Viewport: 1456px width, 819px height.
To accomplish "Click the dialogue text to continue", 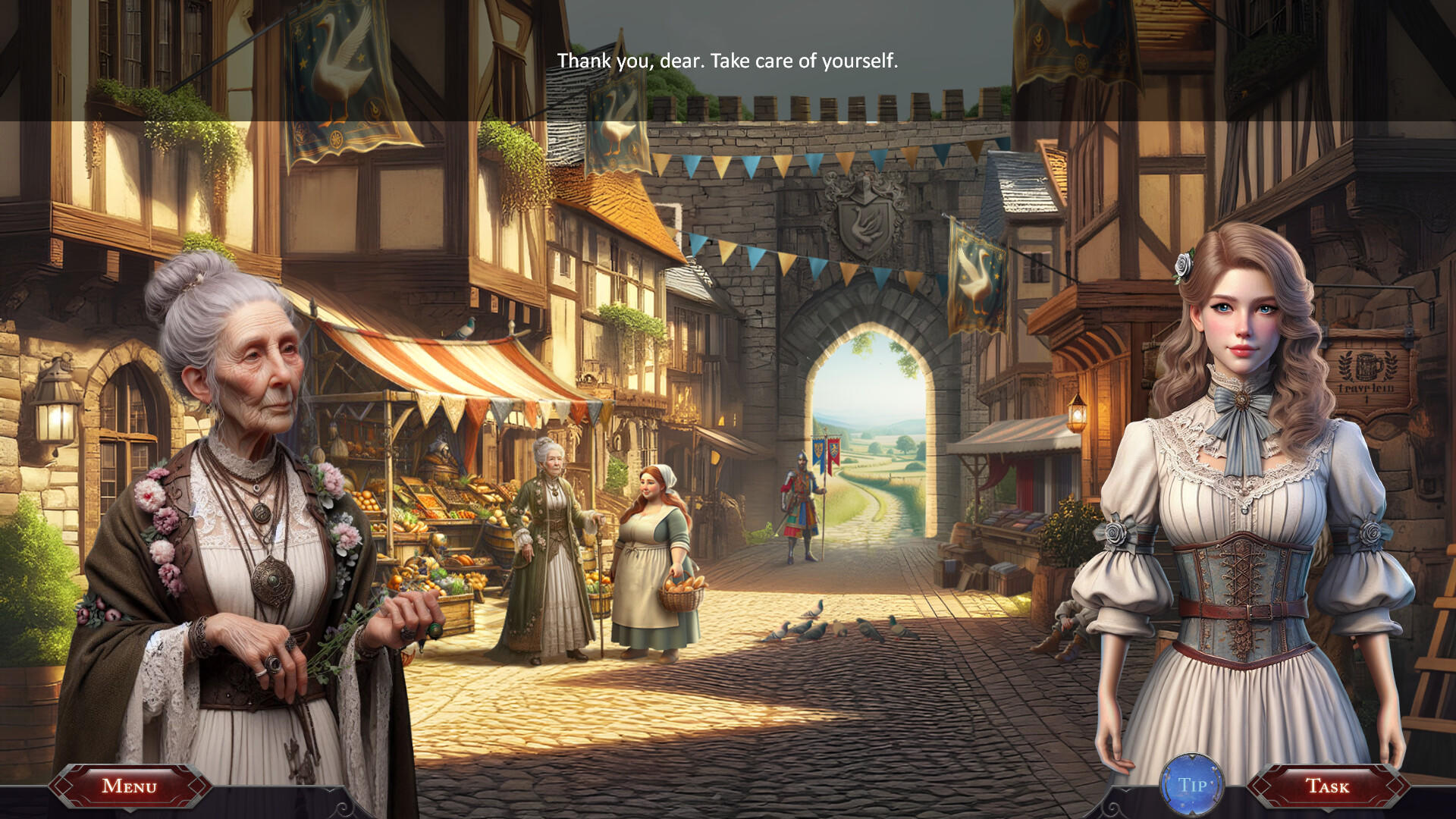I will point(726,61).
